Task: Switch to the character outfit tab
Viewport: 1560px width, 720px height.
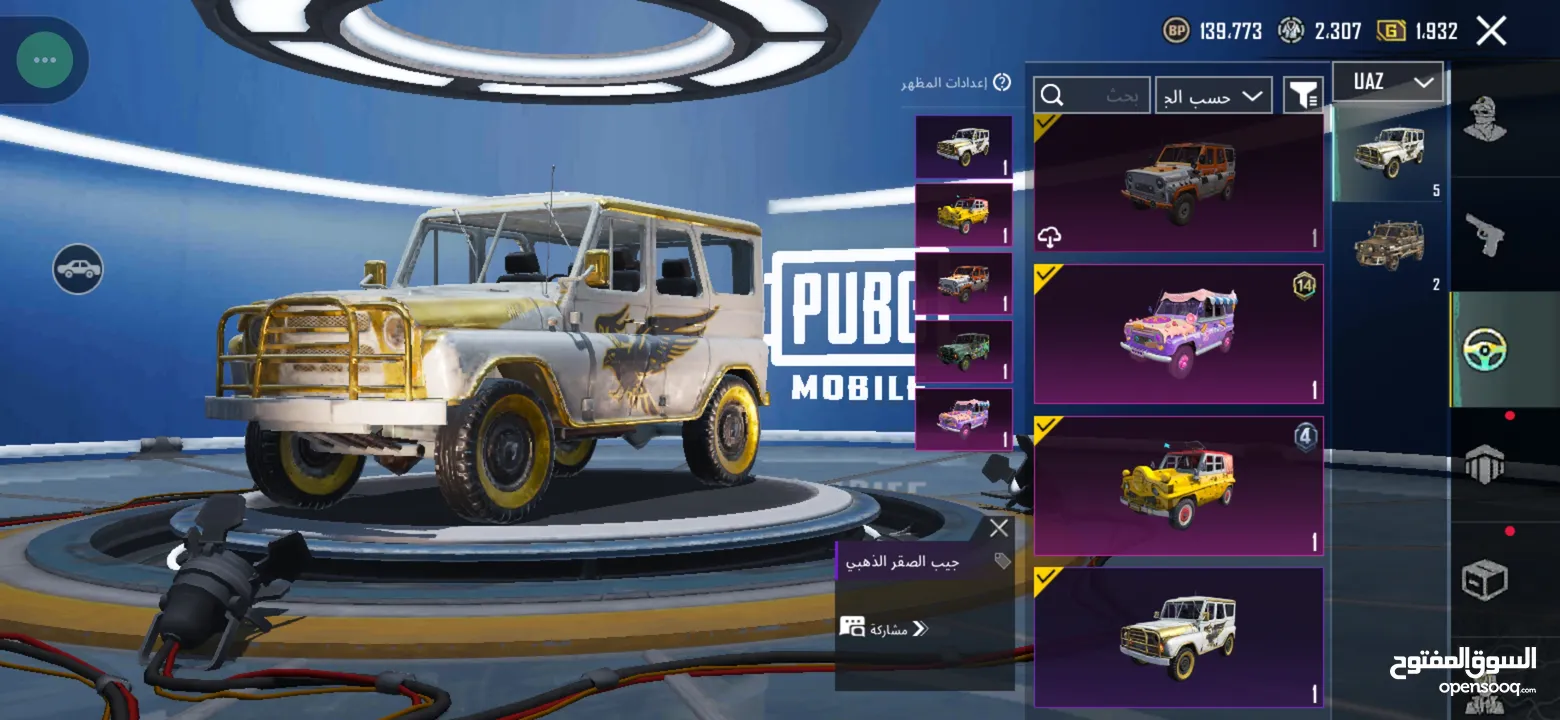Action: 1485,120
